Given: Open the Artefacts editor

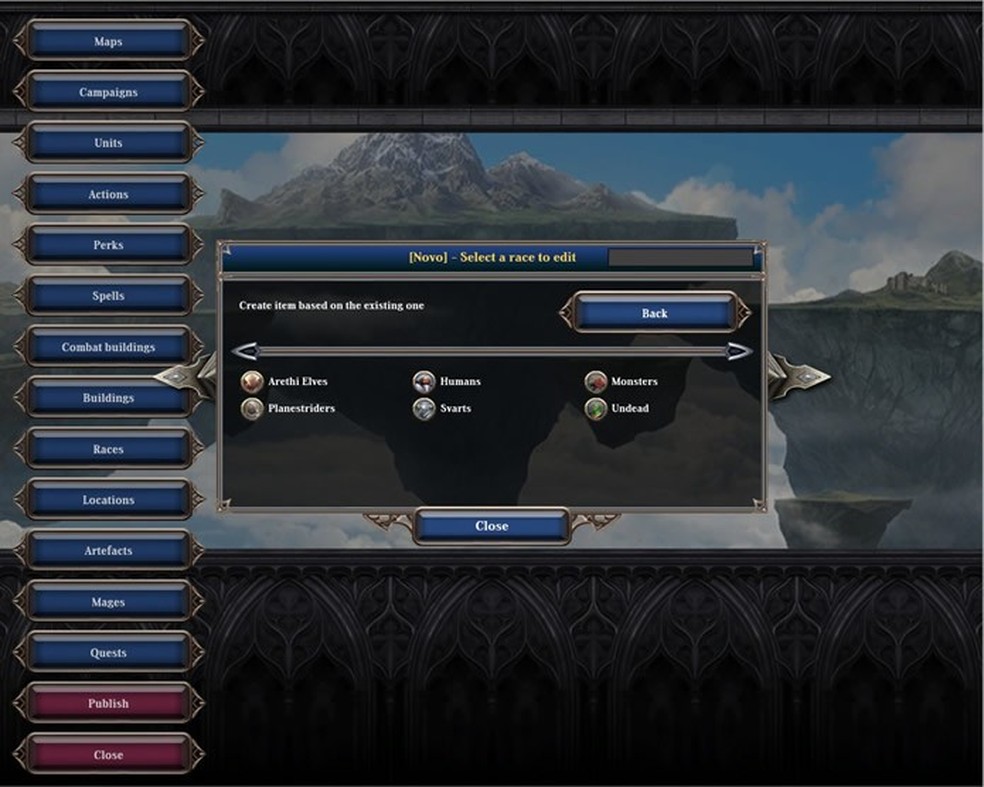Looking at the screenshot, I should point(108,551).
